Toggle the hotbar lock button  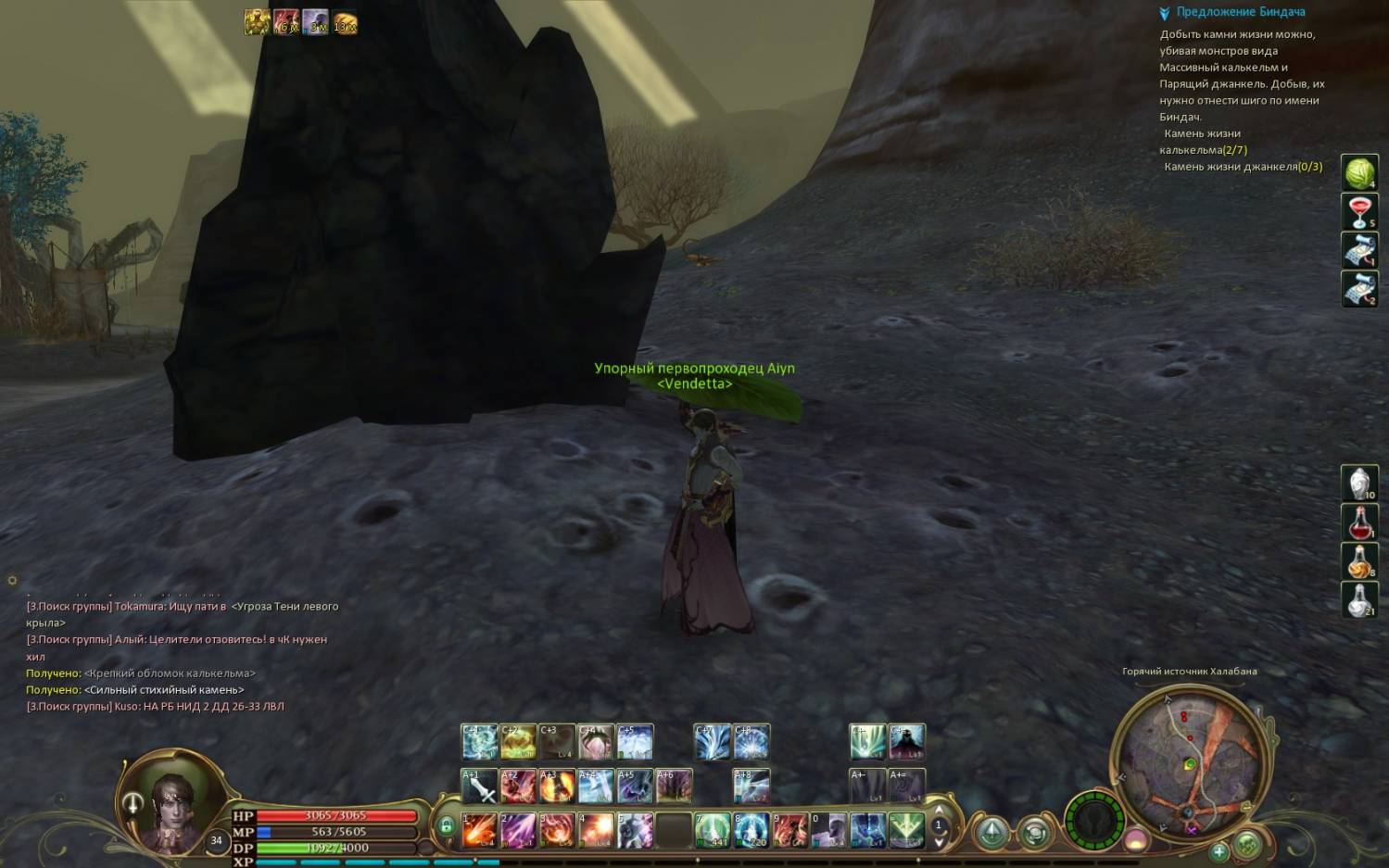coord(446,826)
